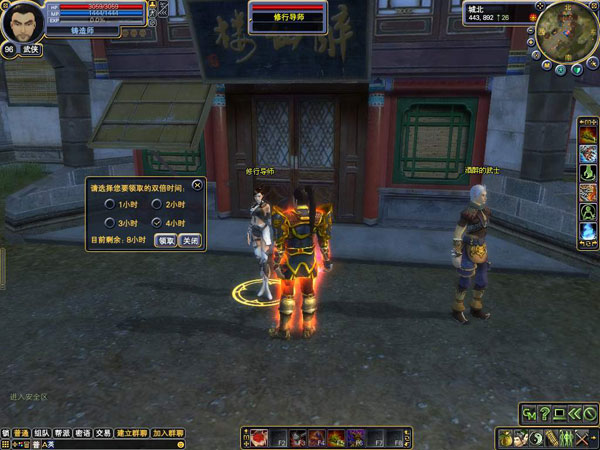Screen dimensions: 600x450
Task: Open the 帮派 chat channel
Action: 63,433
